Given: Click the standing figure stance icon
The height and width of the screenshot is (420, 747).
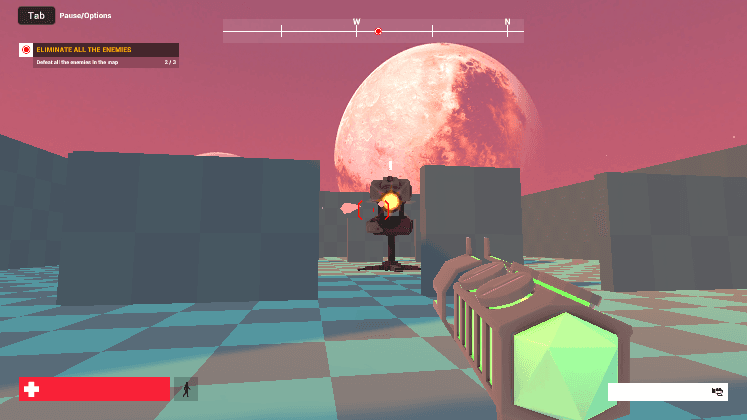Looking at the screenshot, I should (186, 389).
